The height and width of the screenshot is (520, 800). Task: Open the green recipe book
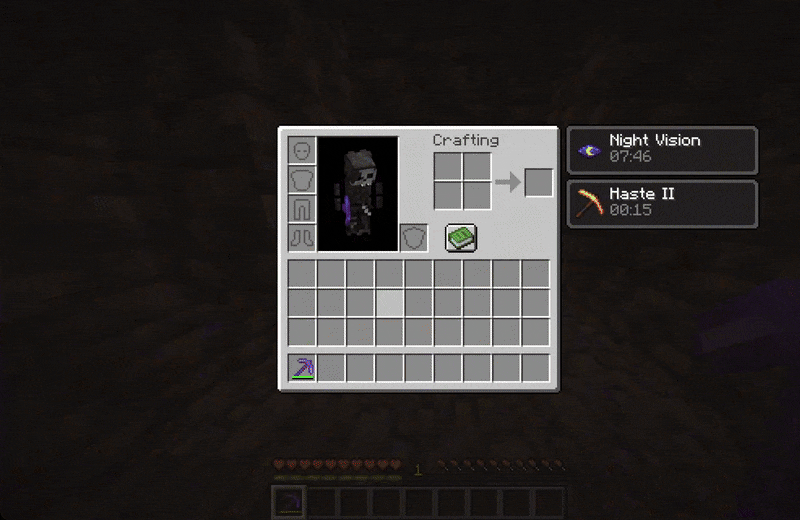tap(461, 238)
